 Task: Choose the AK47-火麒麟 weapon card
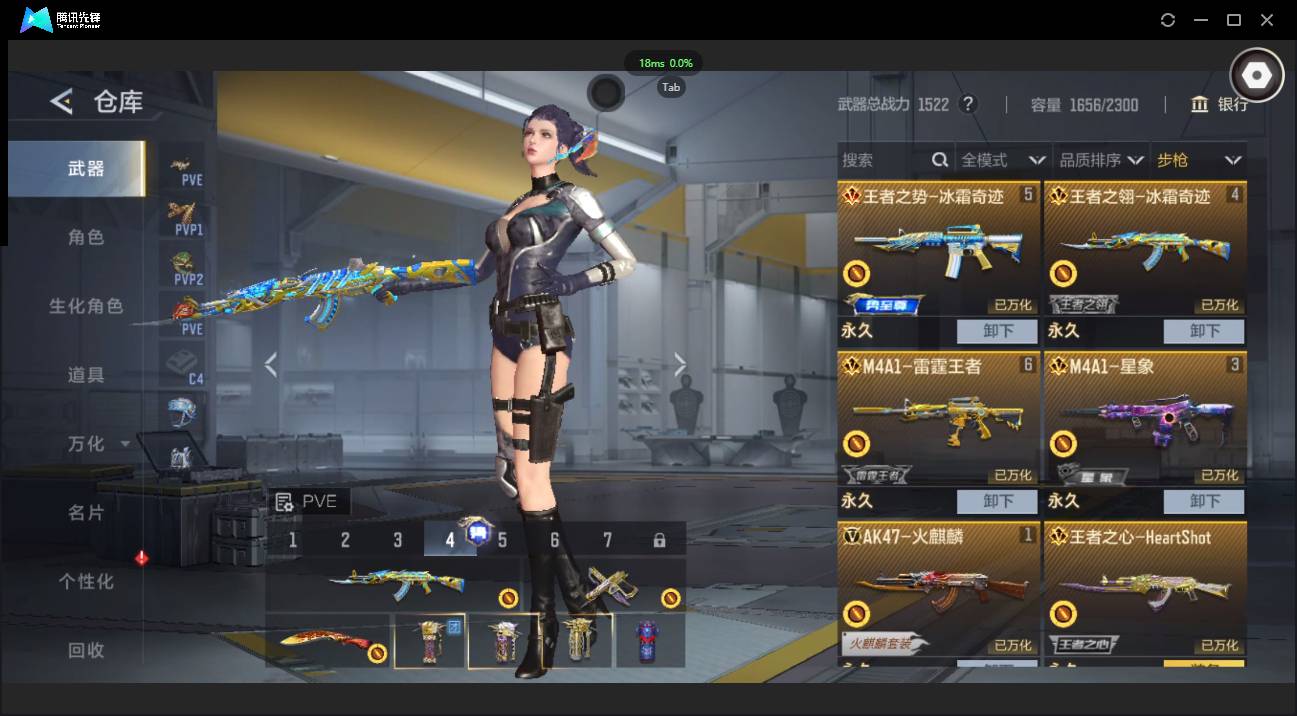[938, 590]
